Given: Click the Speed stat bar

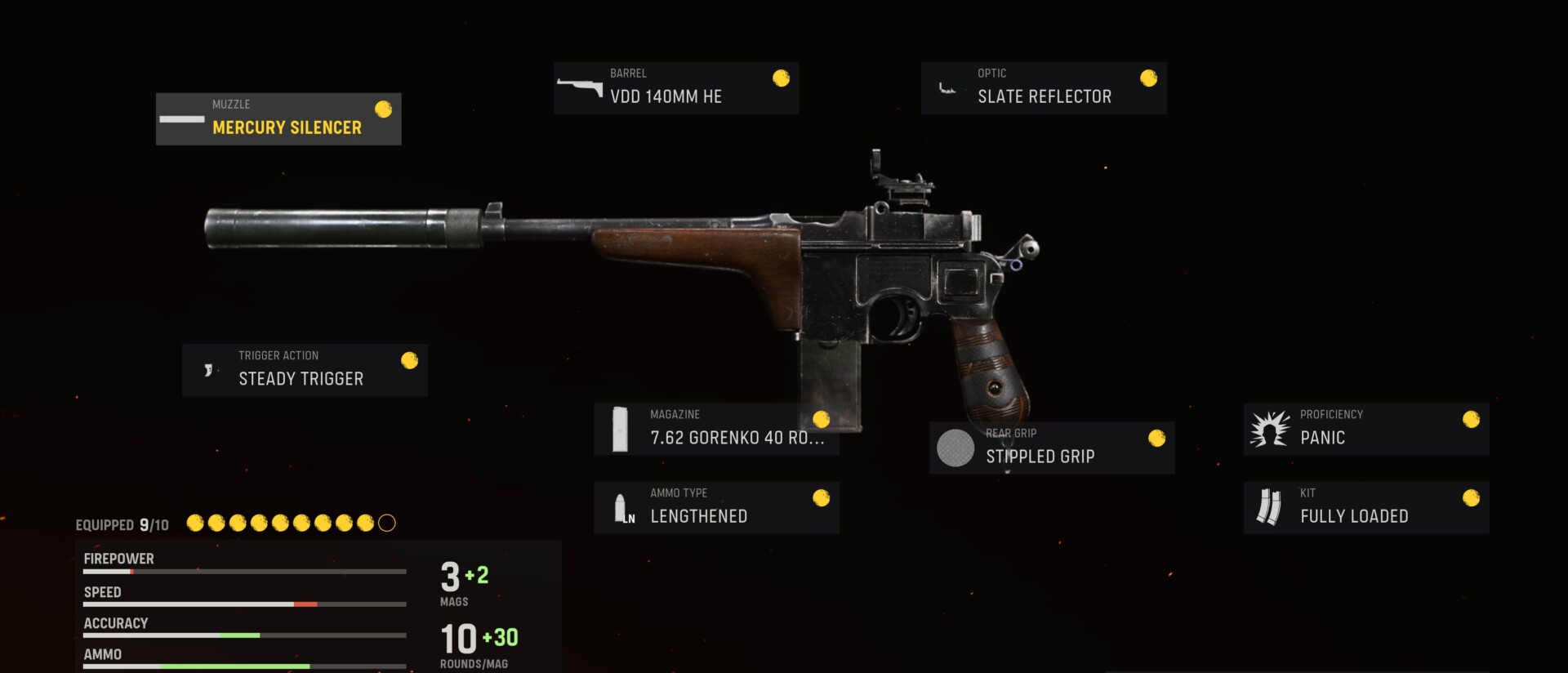Looking at the screenshot, I should 244,604.
